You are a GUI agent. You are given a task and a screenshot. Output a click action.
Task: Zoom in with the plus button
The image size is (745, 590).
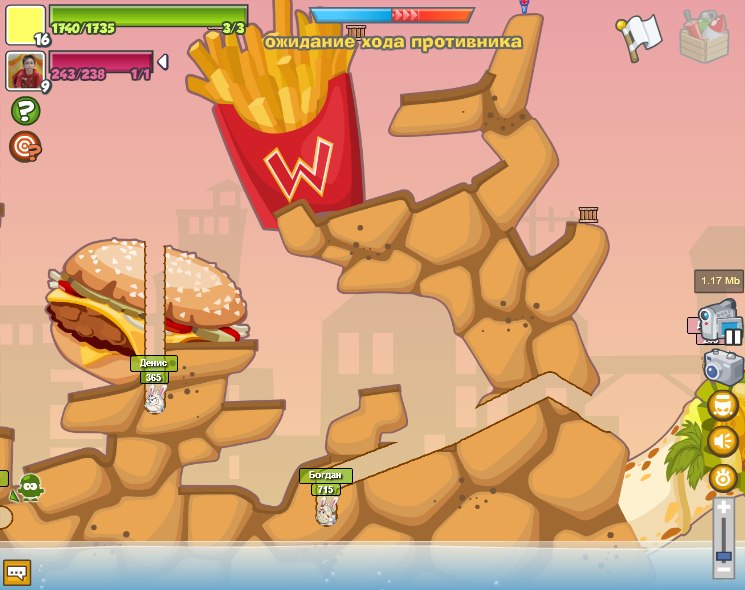tap(723, 508)
